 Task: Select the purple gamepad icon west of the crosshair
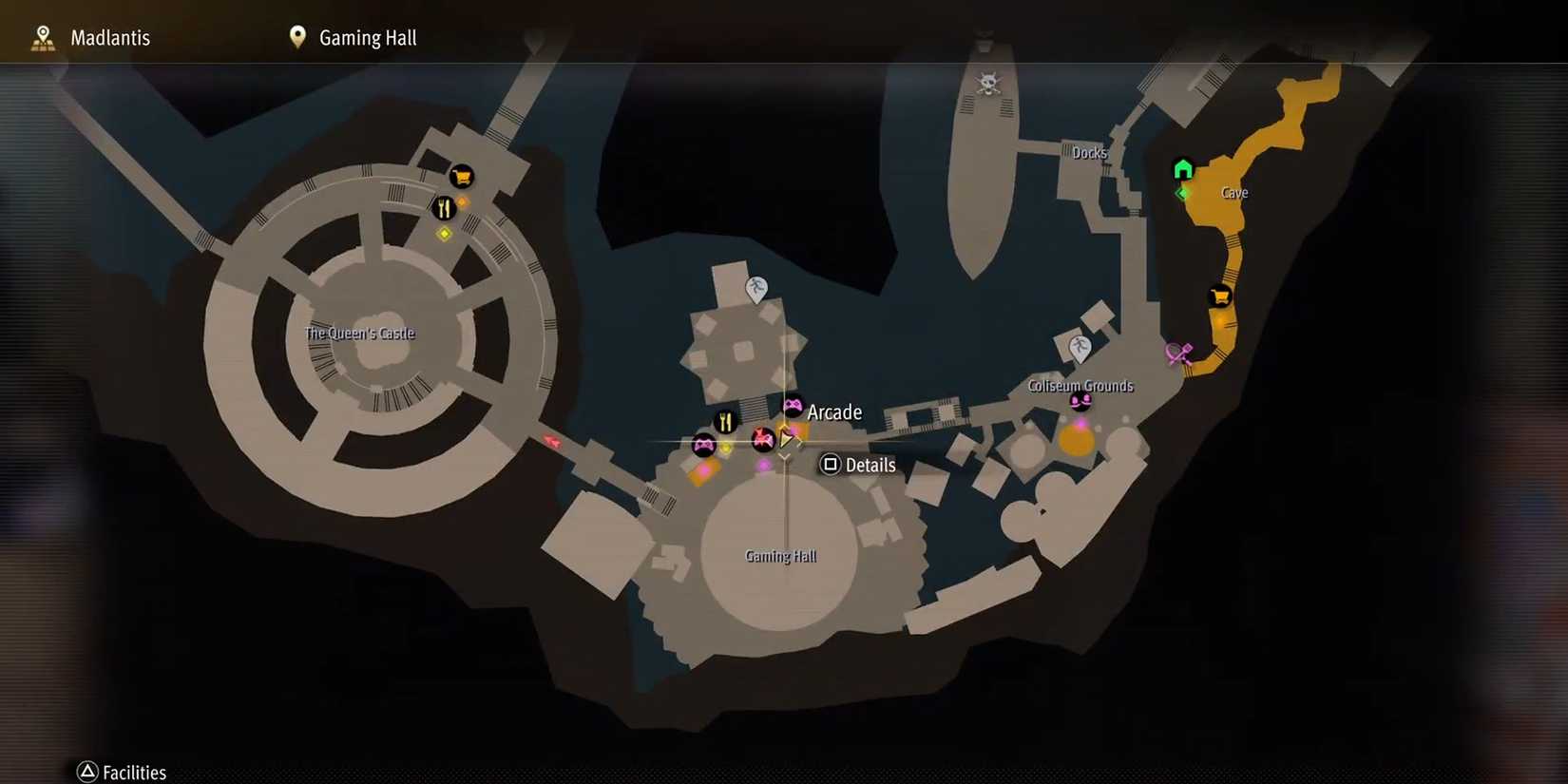click(x=703, y=443)
